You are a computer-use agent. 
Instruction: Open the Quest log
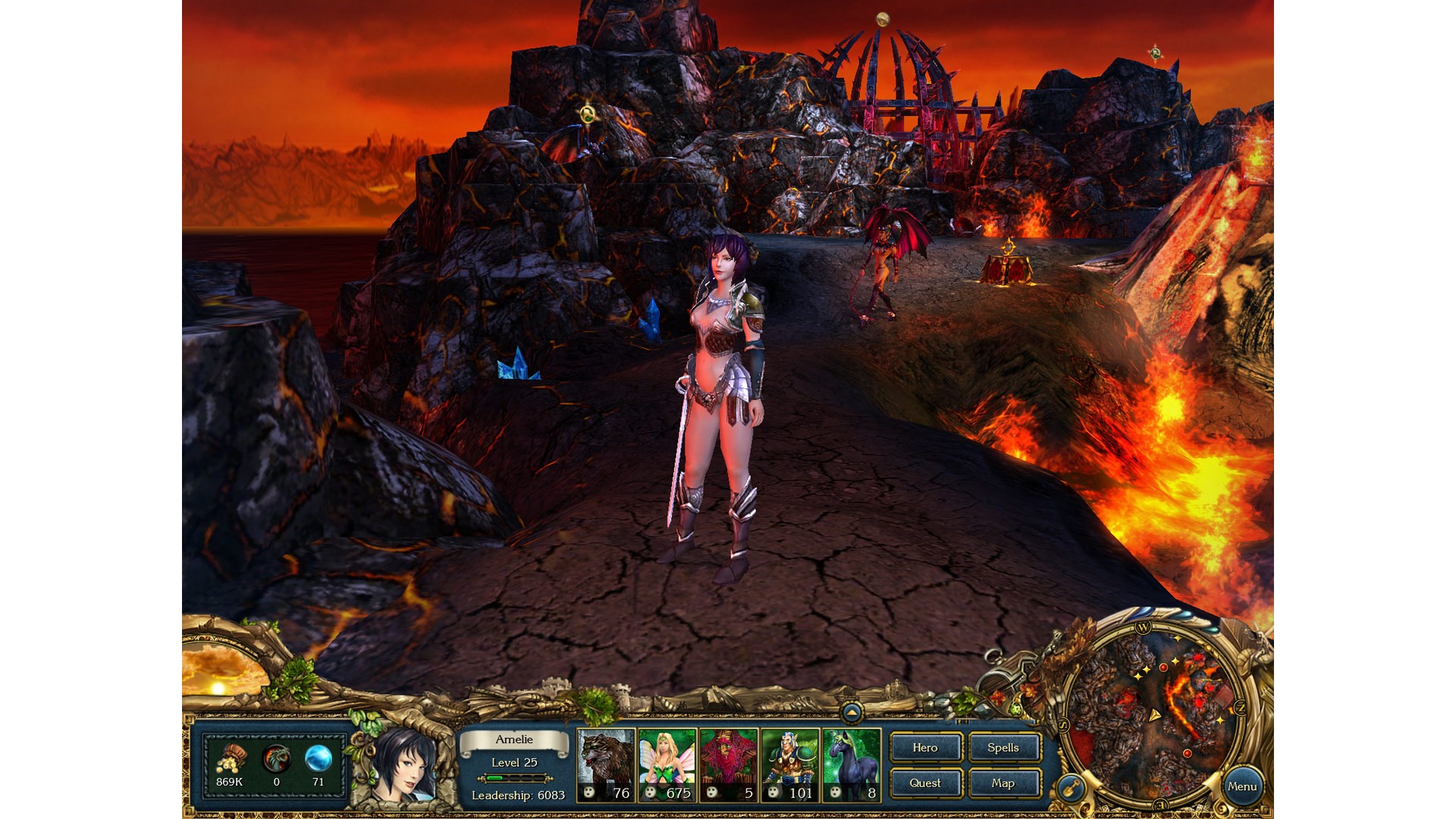click(925, 783)
